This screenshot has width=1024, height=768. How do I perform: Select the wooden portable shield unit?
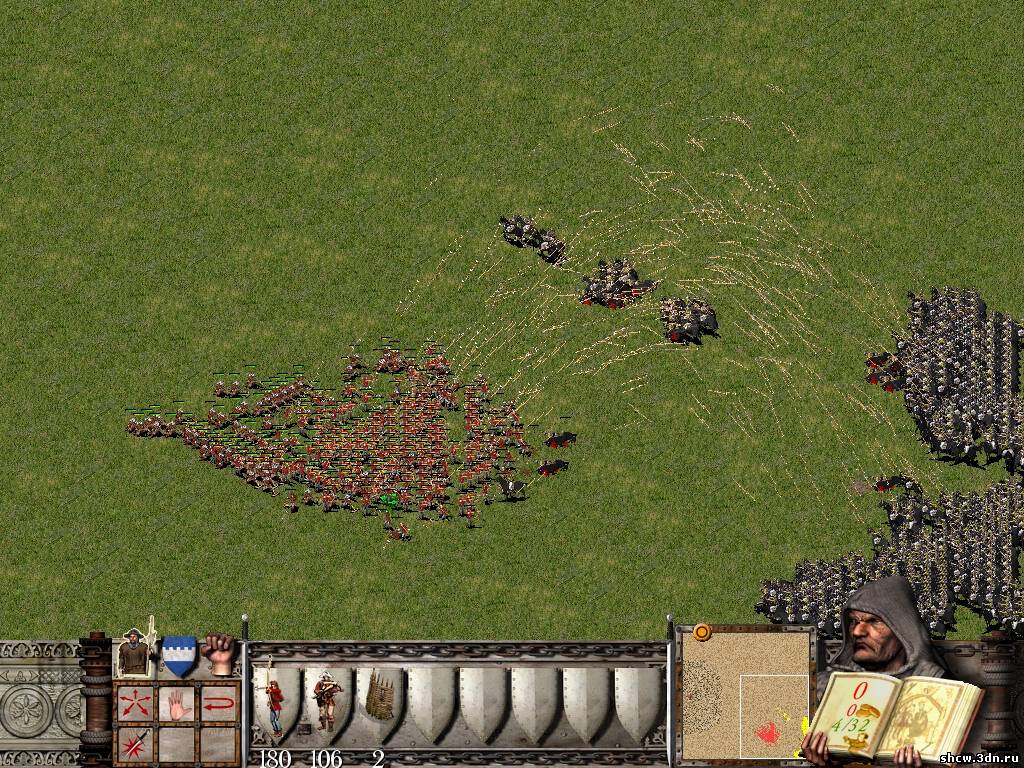tap(379, 698)
